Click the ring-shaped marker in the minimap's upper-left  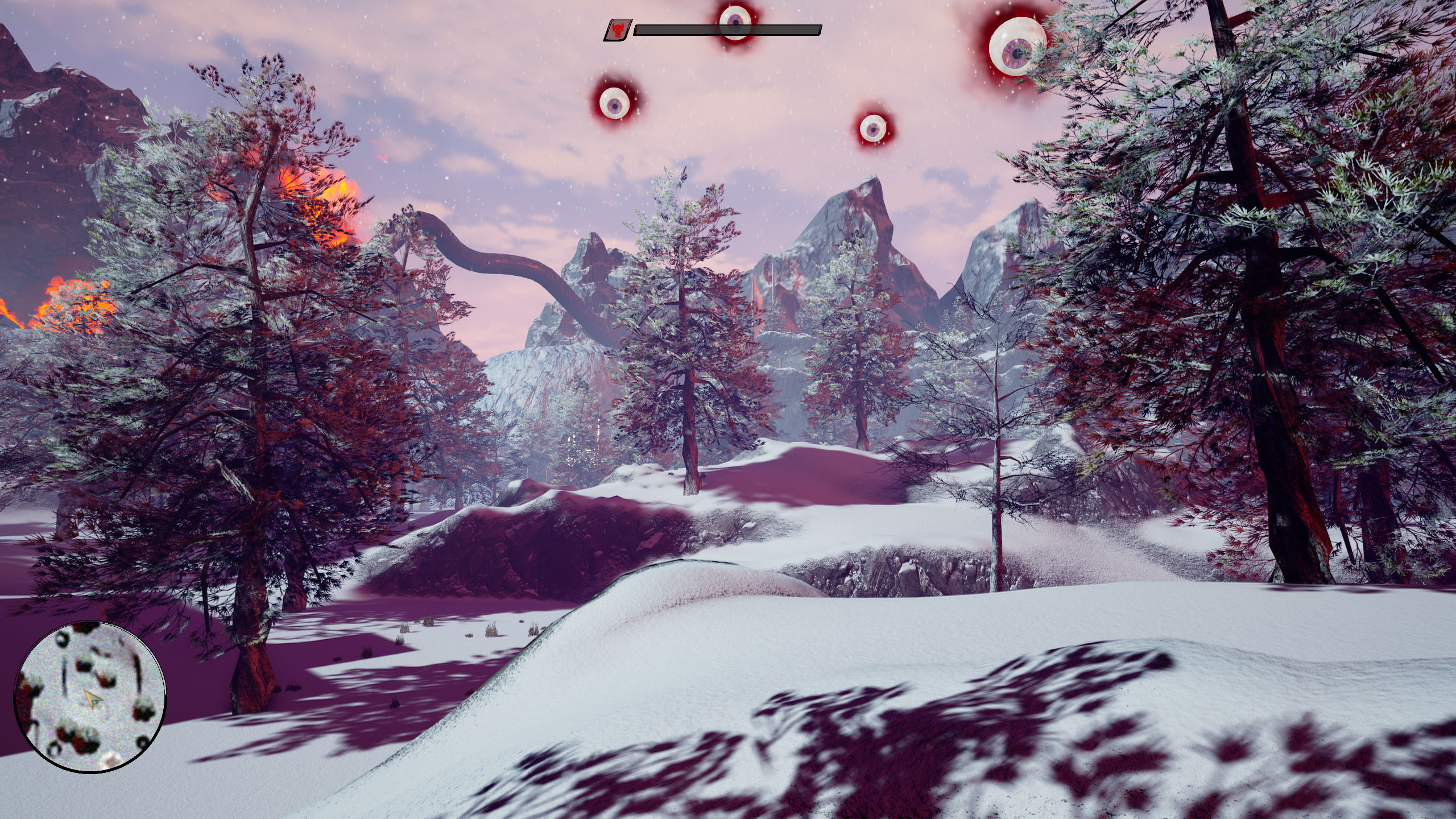[x=61, y=639]
